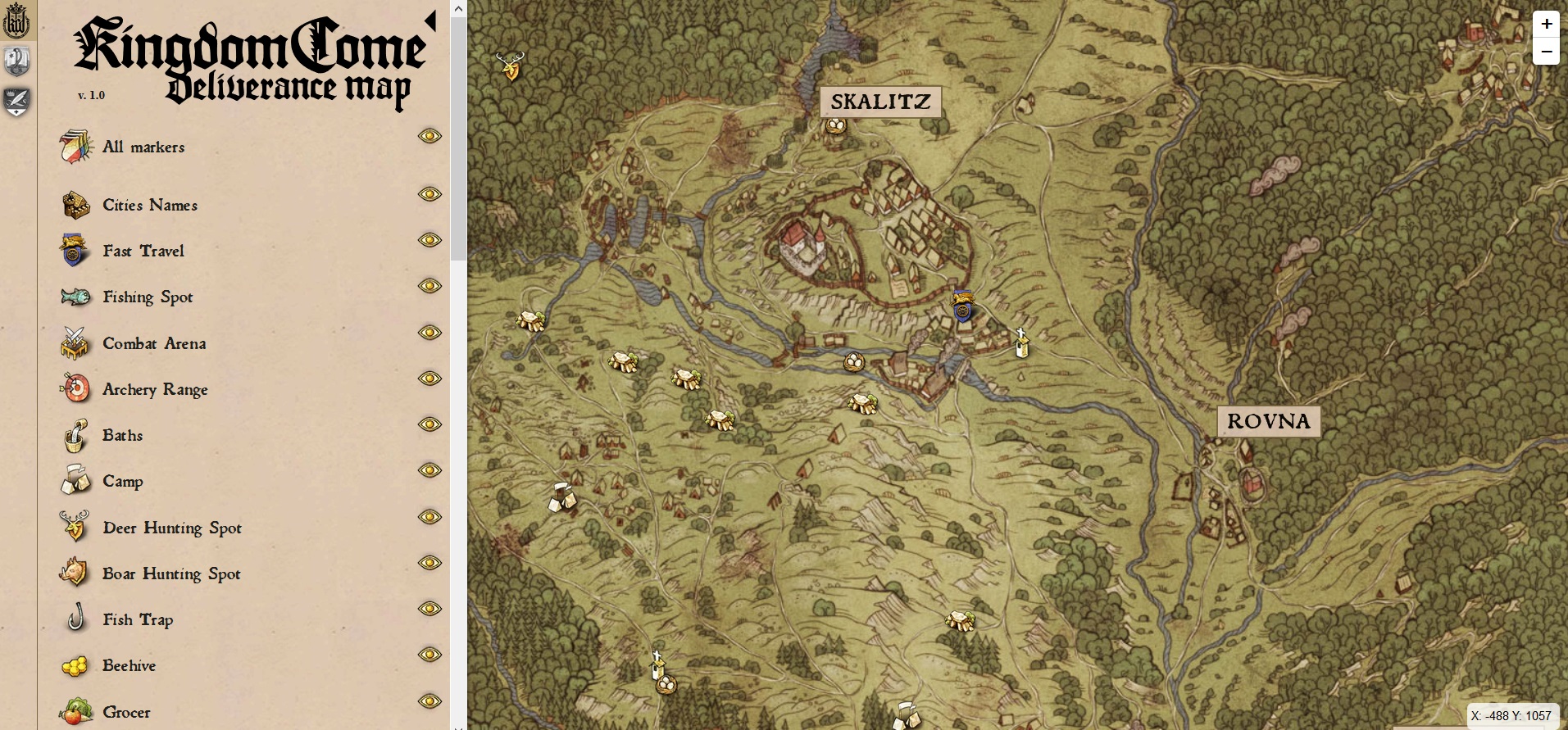Toggle the Fast Travel visibility eye
This screenshot has width=1568, height=730.
click(429, 240)
